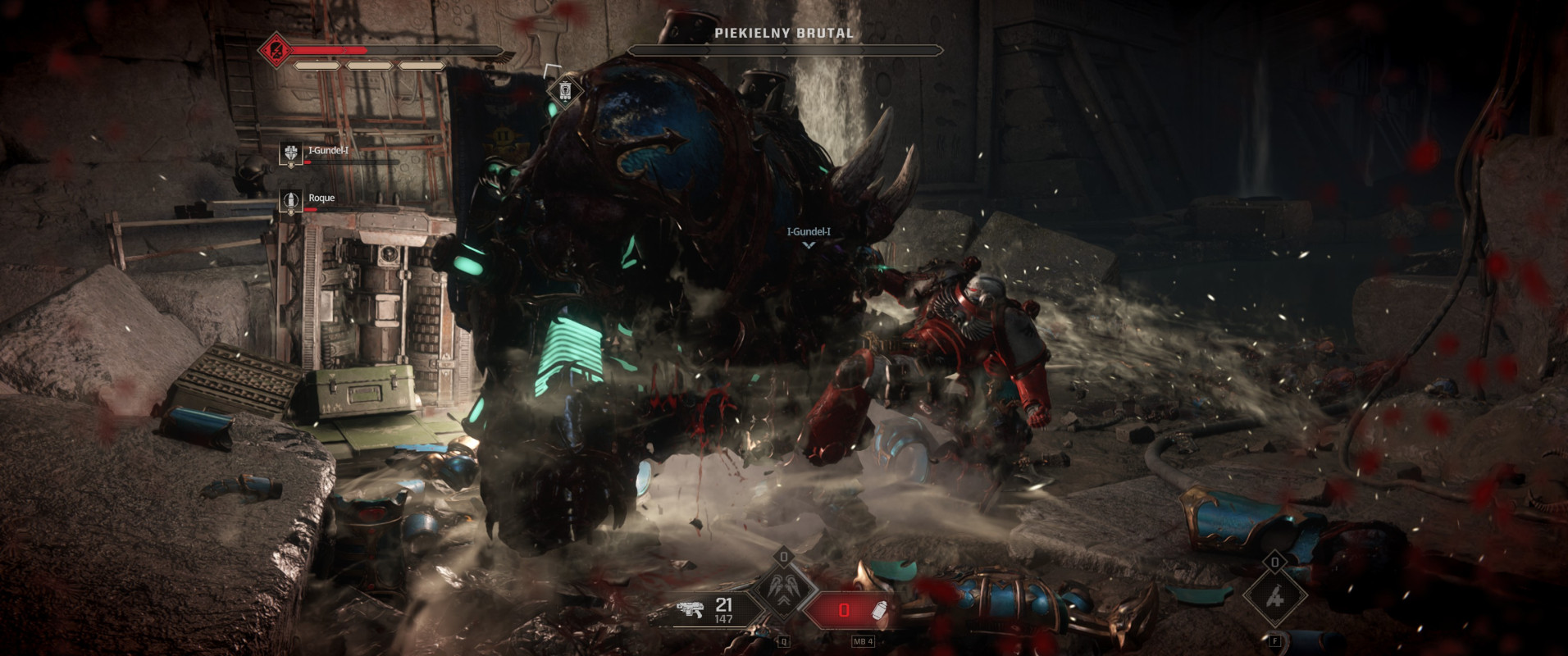Expand the counter diamond above the wings icon
Screen dimensions: 1568x656
782,555
